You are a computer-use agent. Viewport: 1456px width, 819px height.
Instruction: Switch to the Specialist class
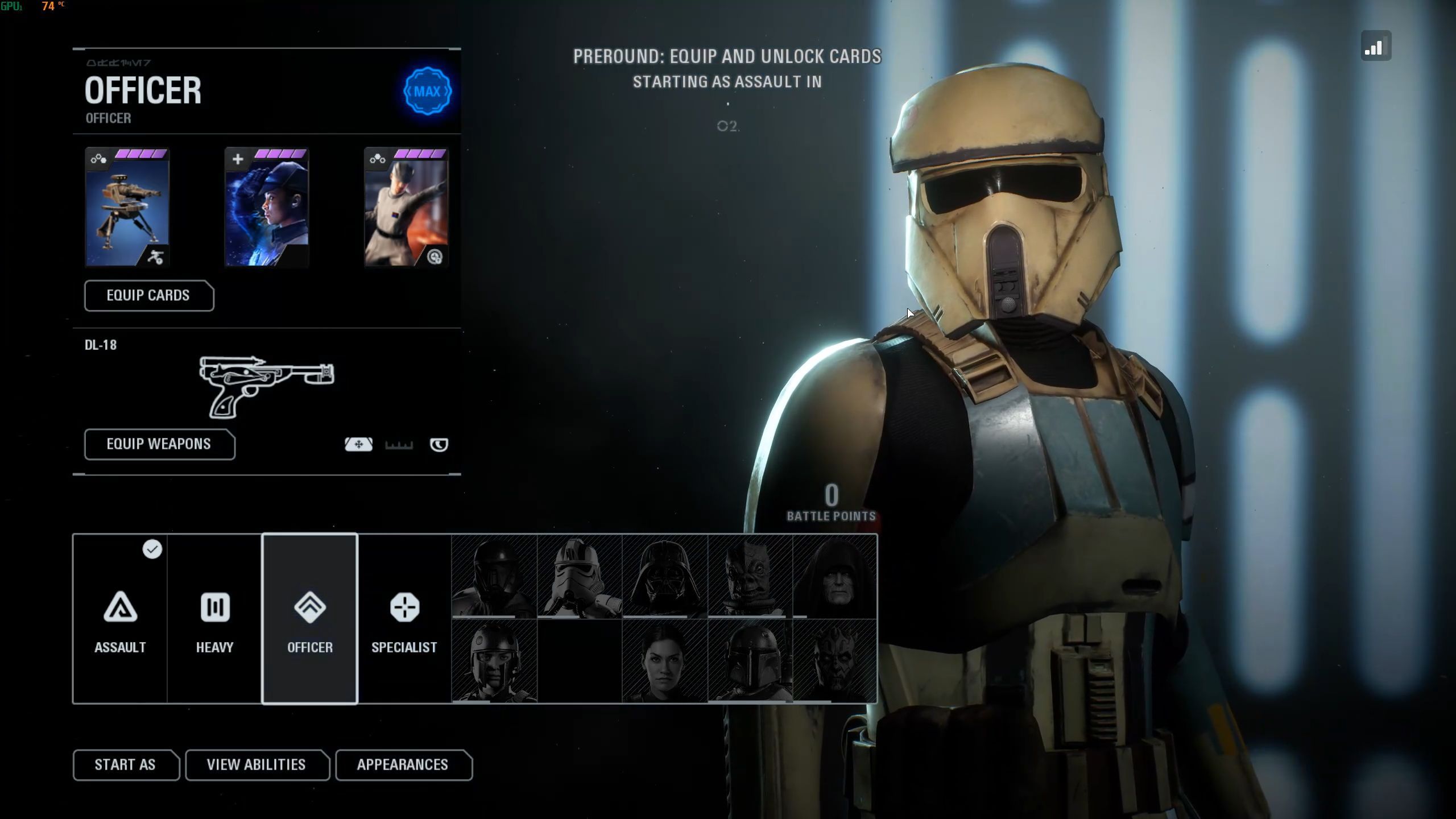pyautogui.click(x=404, y=619)
